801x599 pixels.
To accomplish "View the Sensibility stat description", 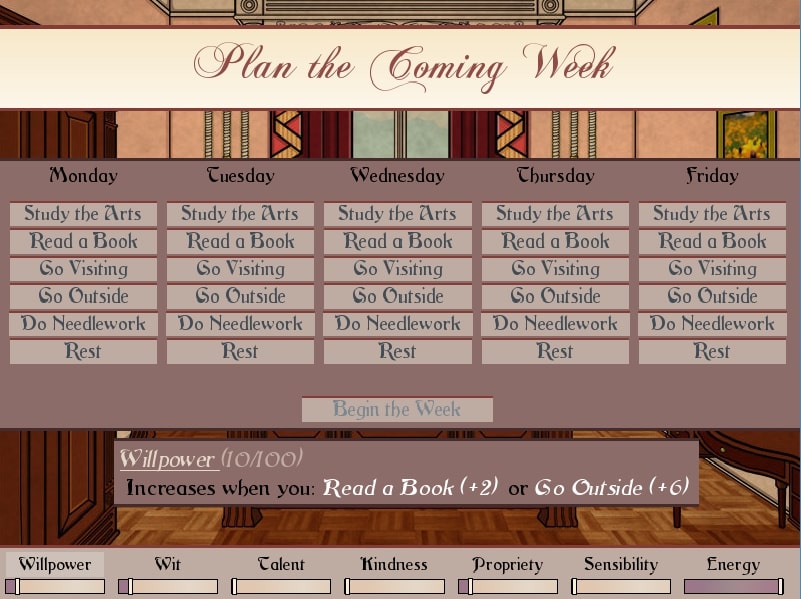I will [620, 565].
